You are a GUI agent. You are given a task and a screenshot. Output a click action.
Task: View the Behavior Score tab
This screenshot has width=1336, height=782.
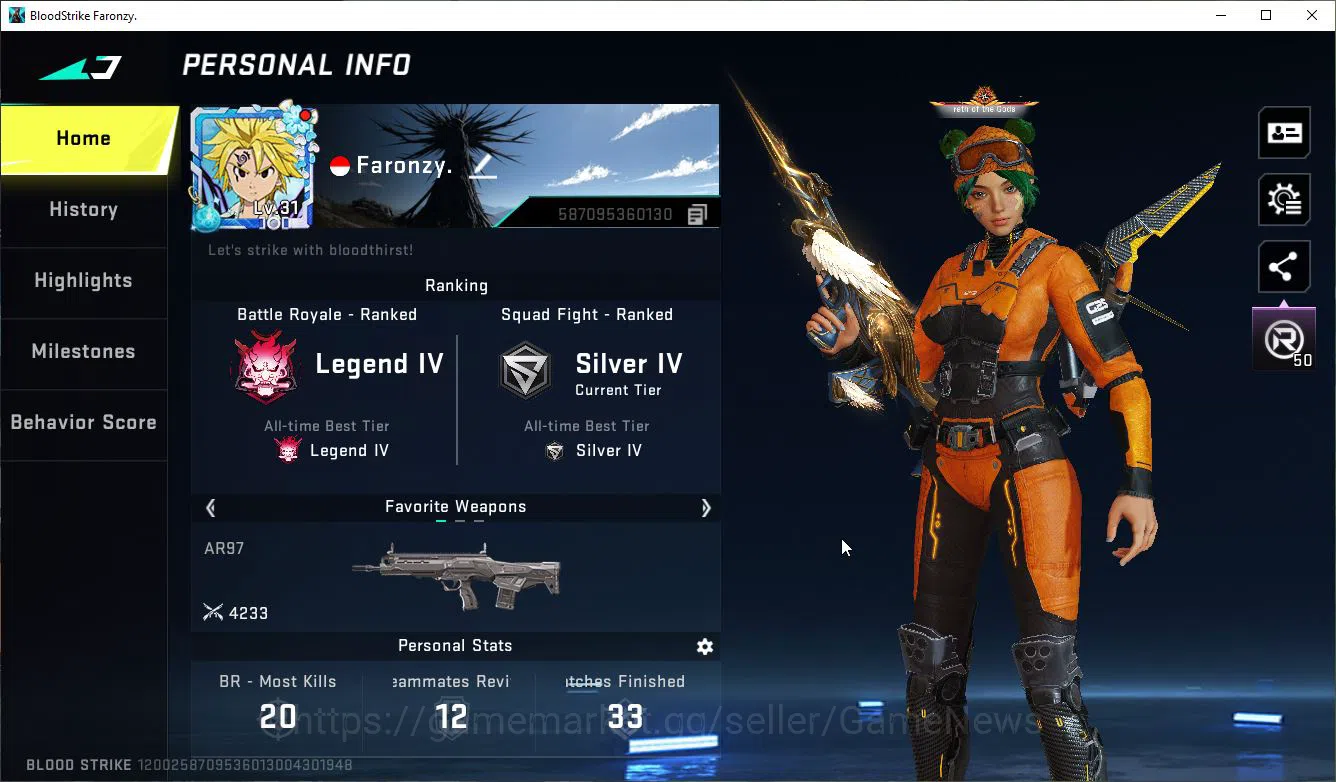tap(84, 423)
